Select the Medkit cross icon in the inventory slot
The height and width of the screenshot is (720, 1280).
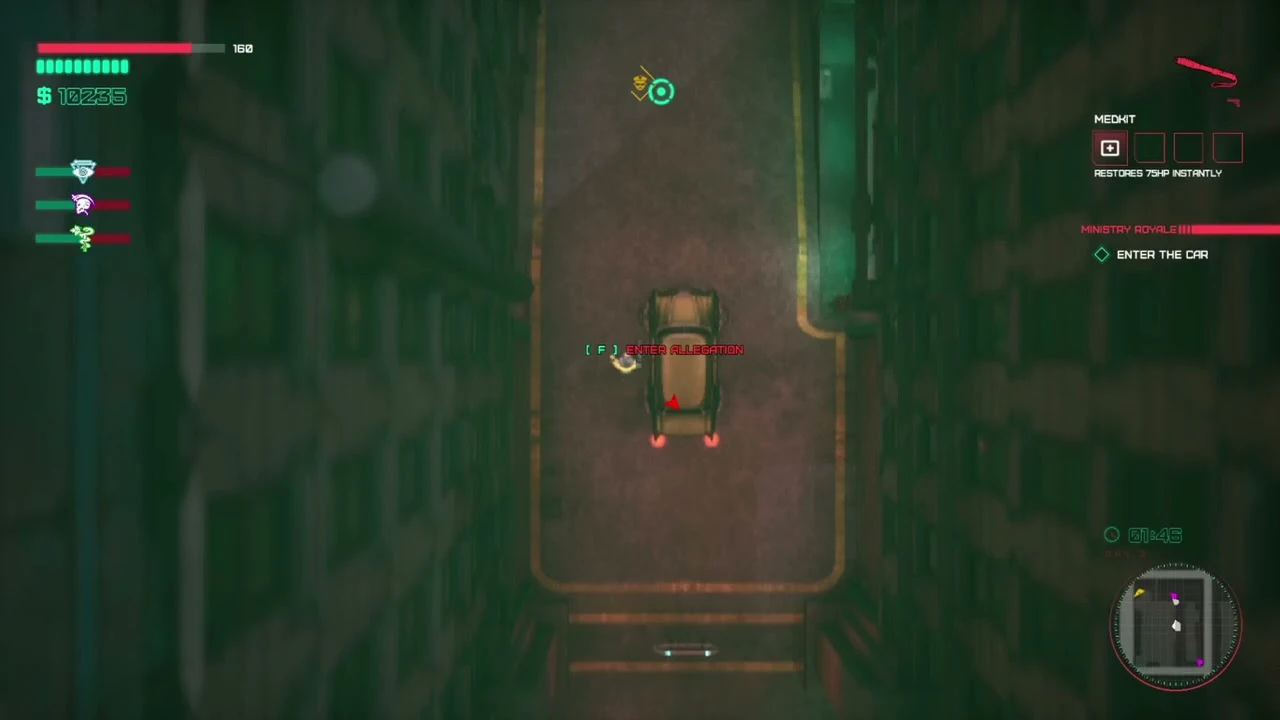(x=1110, y=148)
